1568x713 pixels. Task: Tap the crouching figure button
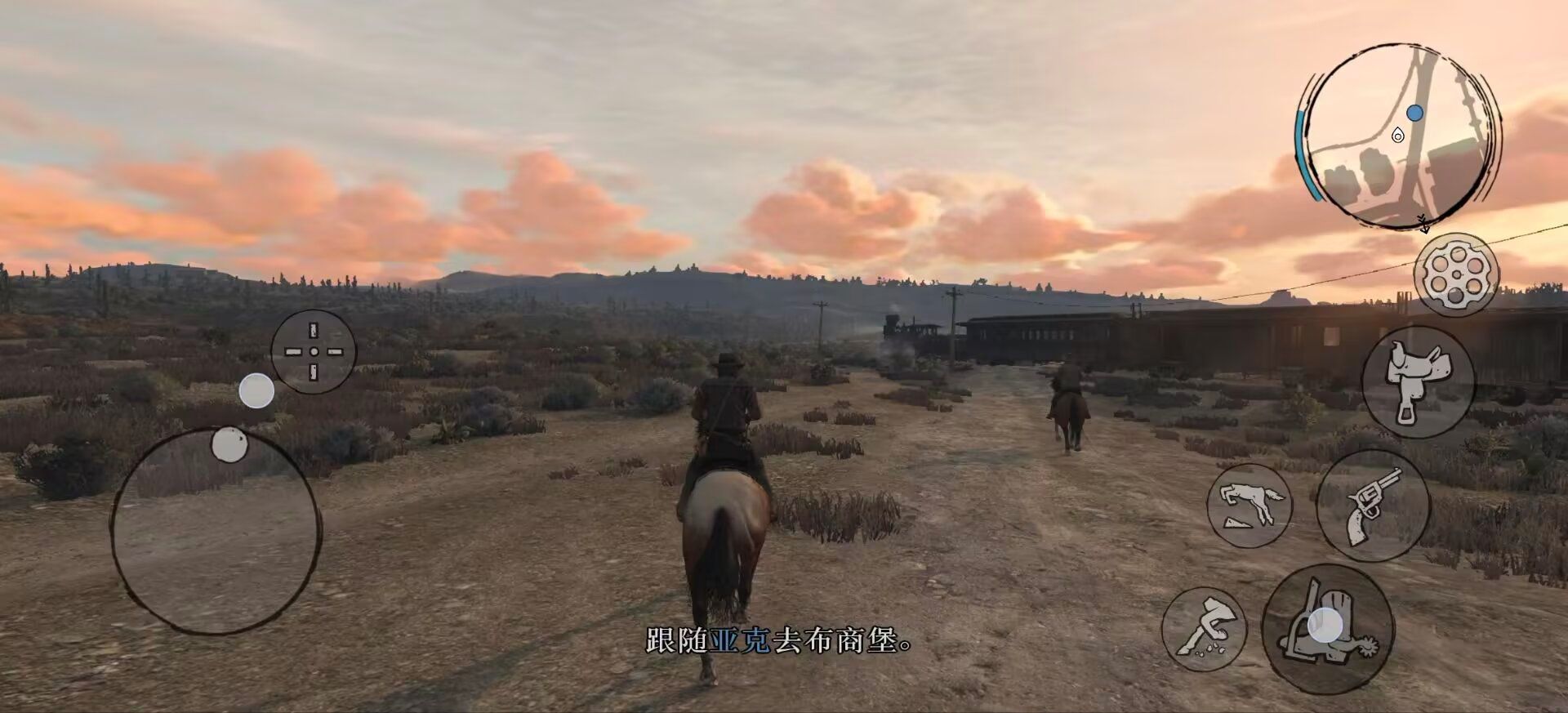tap(1204, 629)
